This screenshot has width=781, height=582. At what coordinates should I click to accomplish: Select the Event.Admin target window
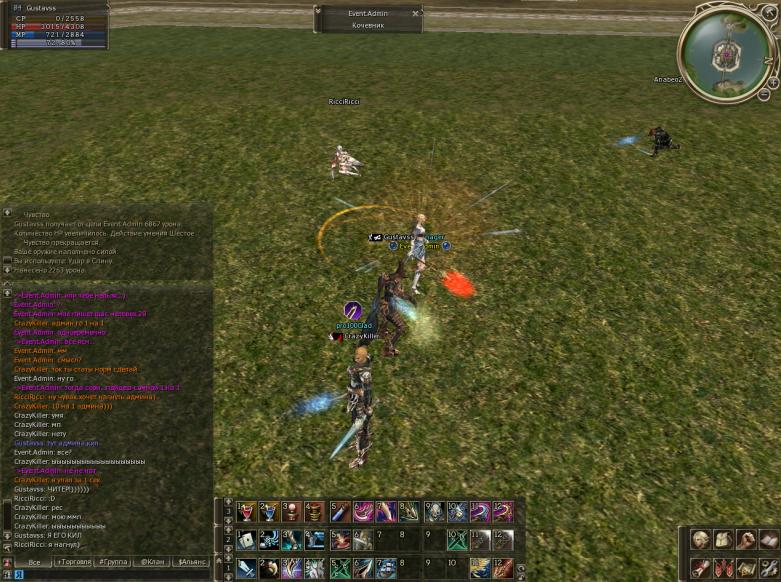pos(367,19)
